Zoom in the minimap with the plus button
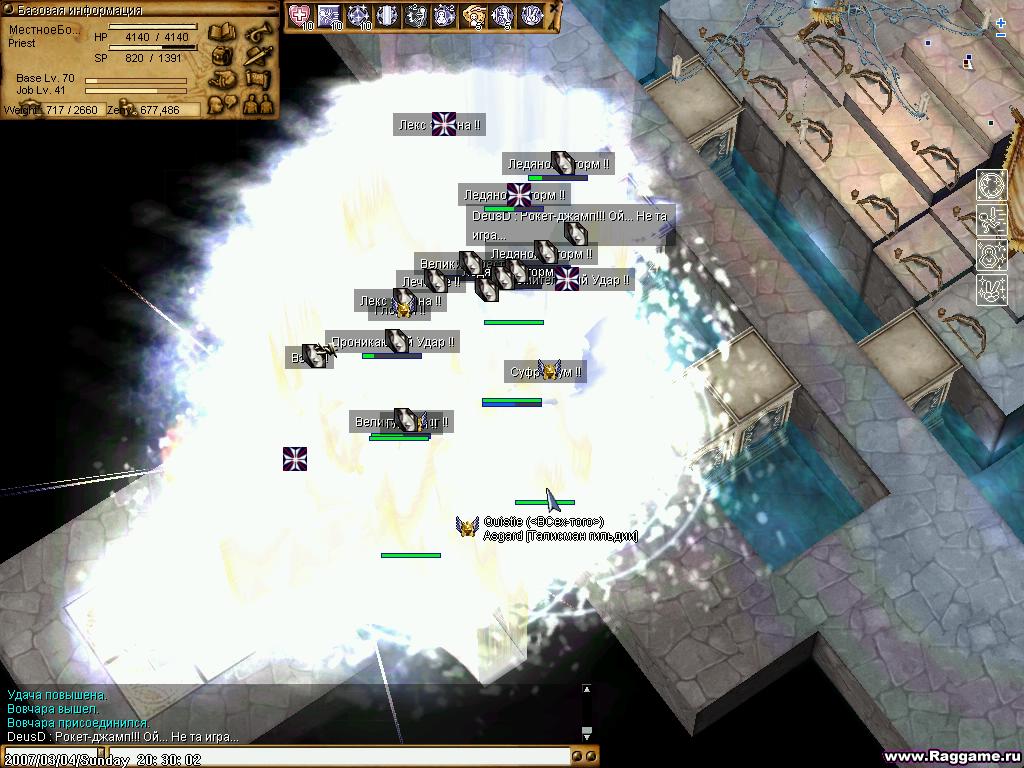Image resolution: width=1024 pixels, height=768 pixels. [1001, 22]
